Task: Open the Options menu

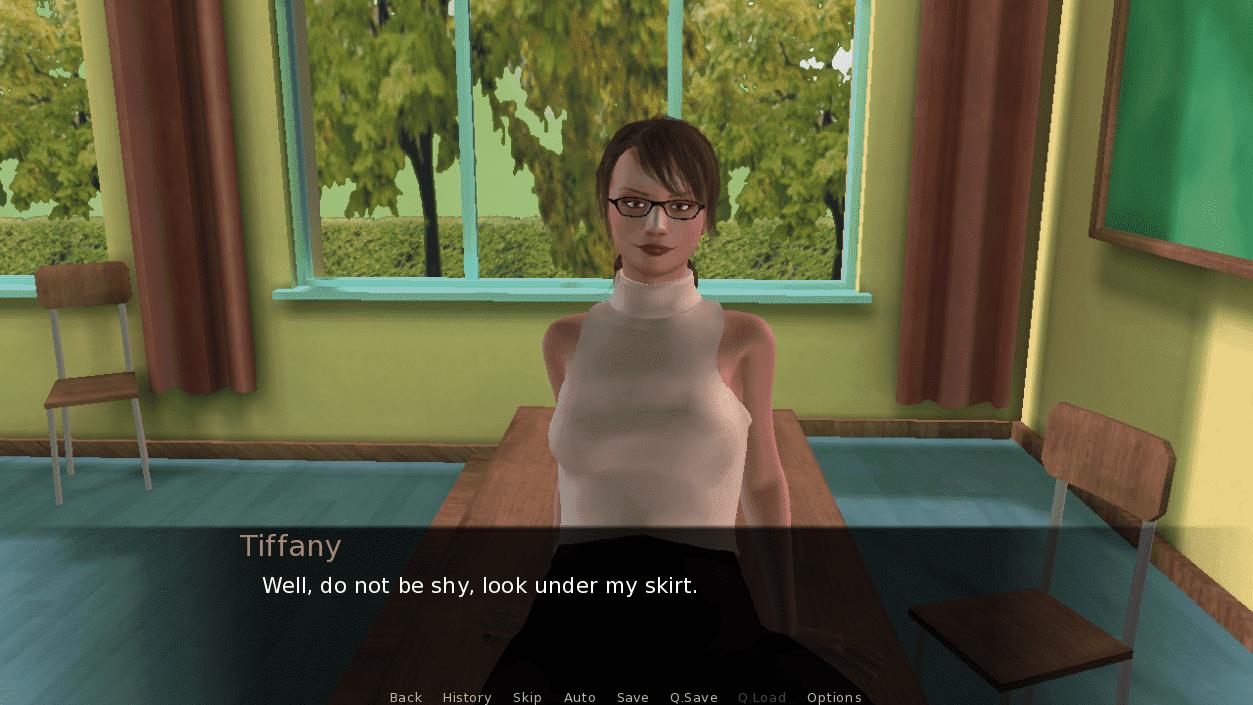Action: (x=834, y=697)
